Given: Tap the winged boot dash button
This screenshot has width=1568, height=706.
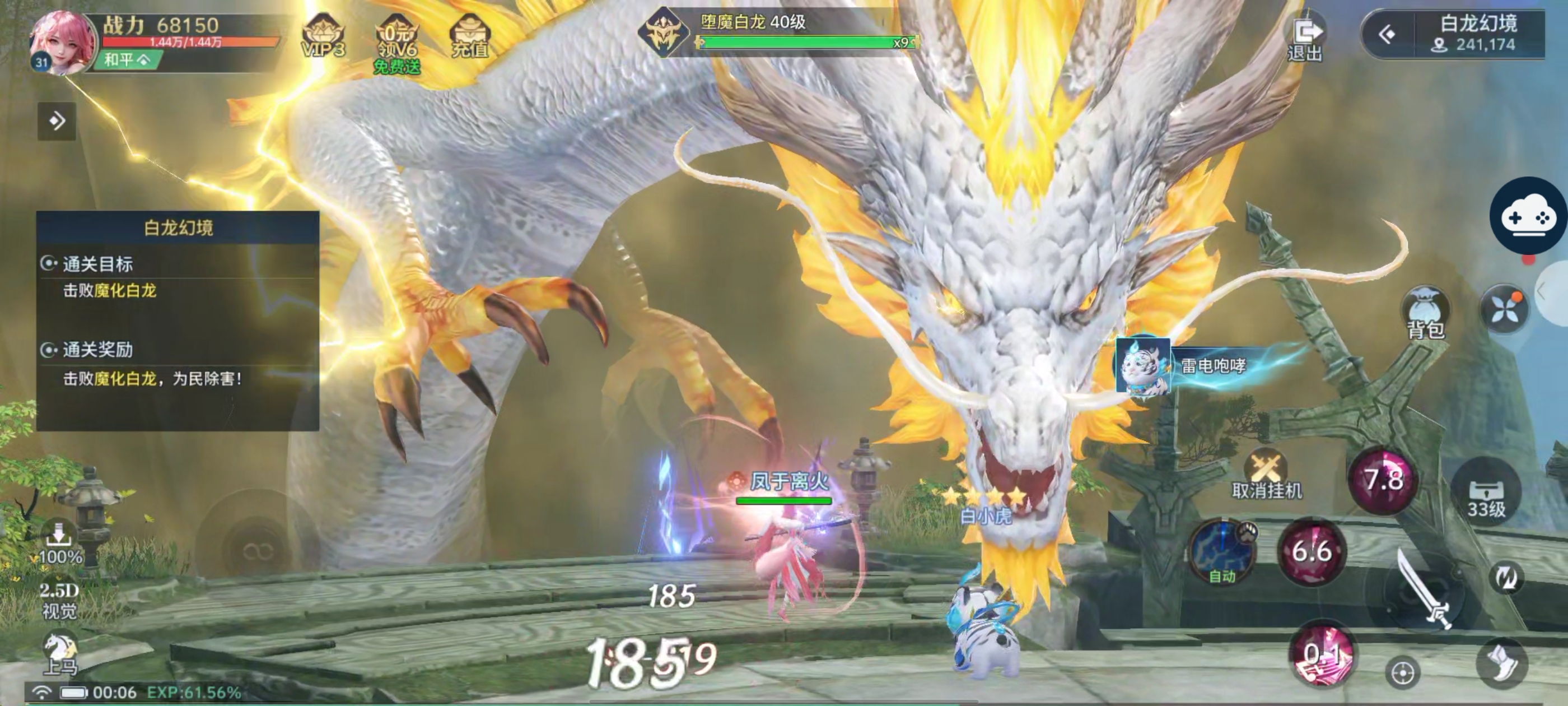Looking at the screenshot, I should [x=1502, y=663].
